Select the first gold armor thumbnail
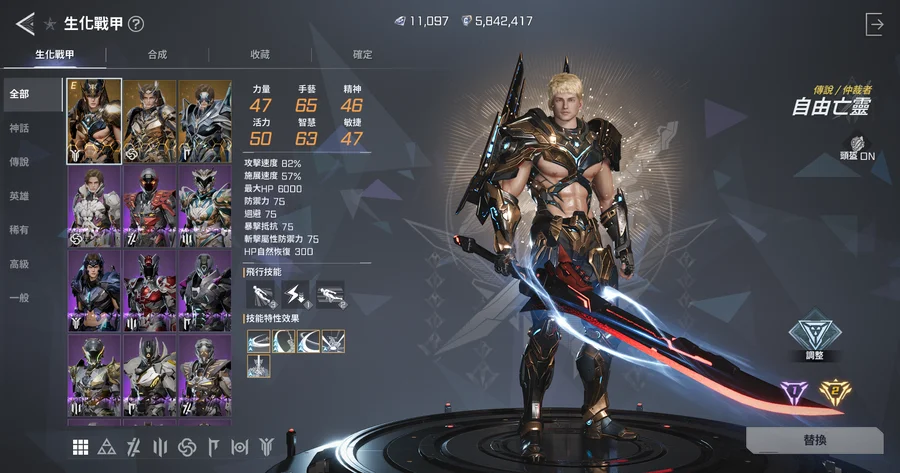 coord(94,121)
